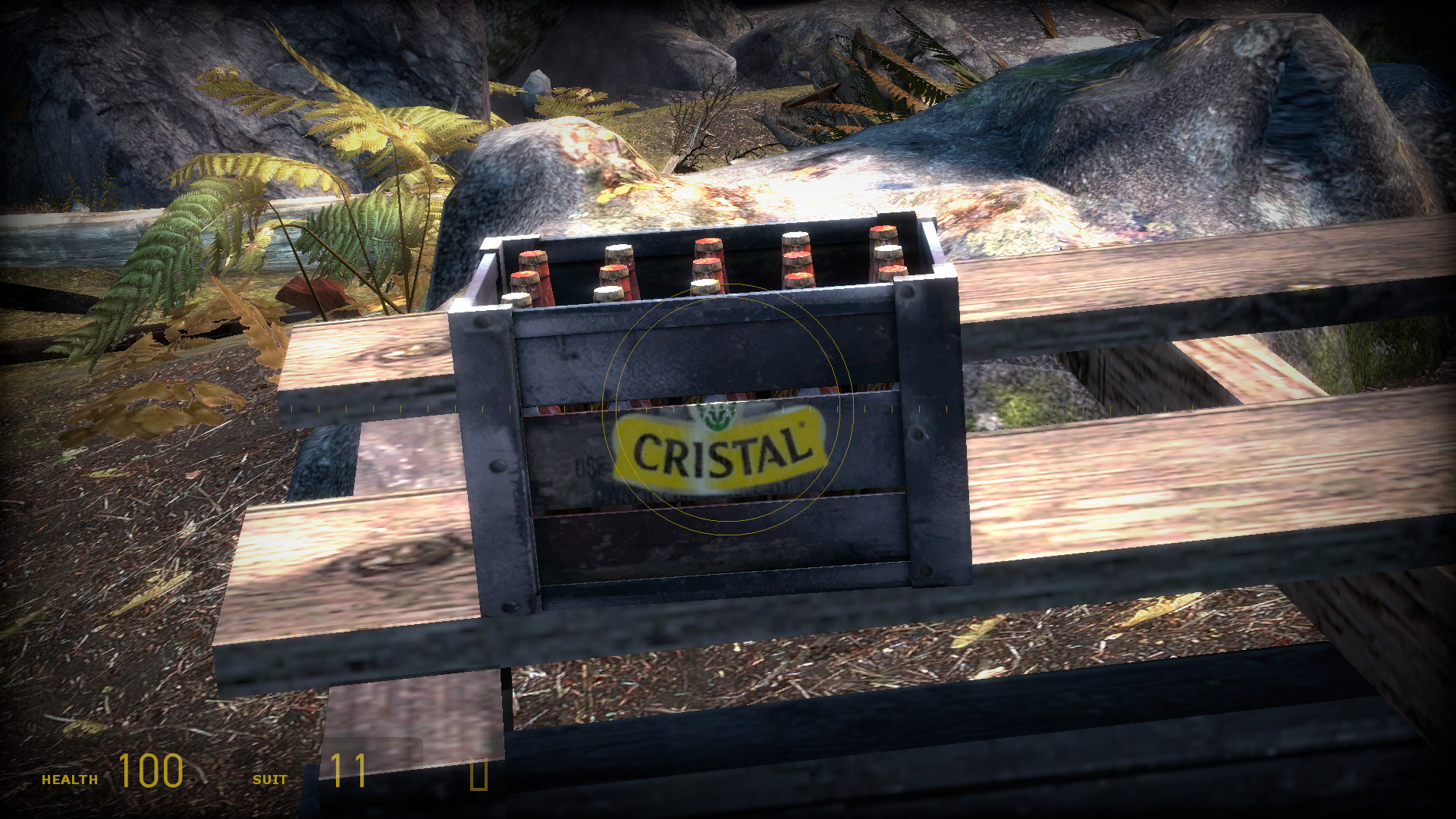This screenshot has width=1456, height=819.
Task: Click the number 100 next to HEALTH
Action: 152,774
